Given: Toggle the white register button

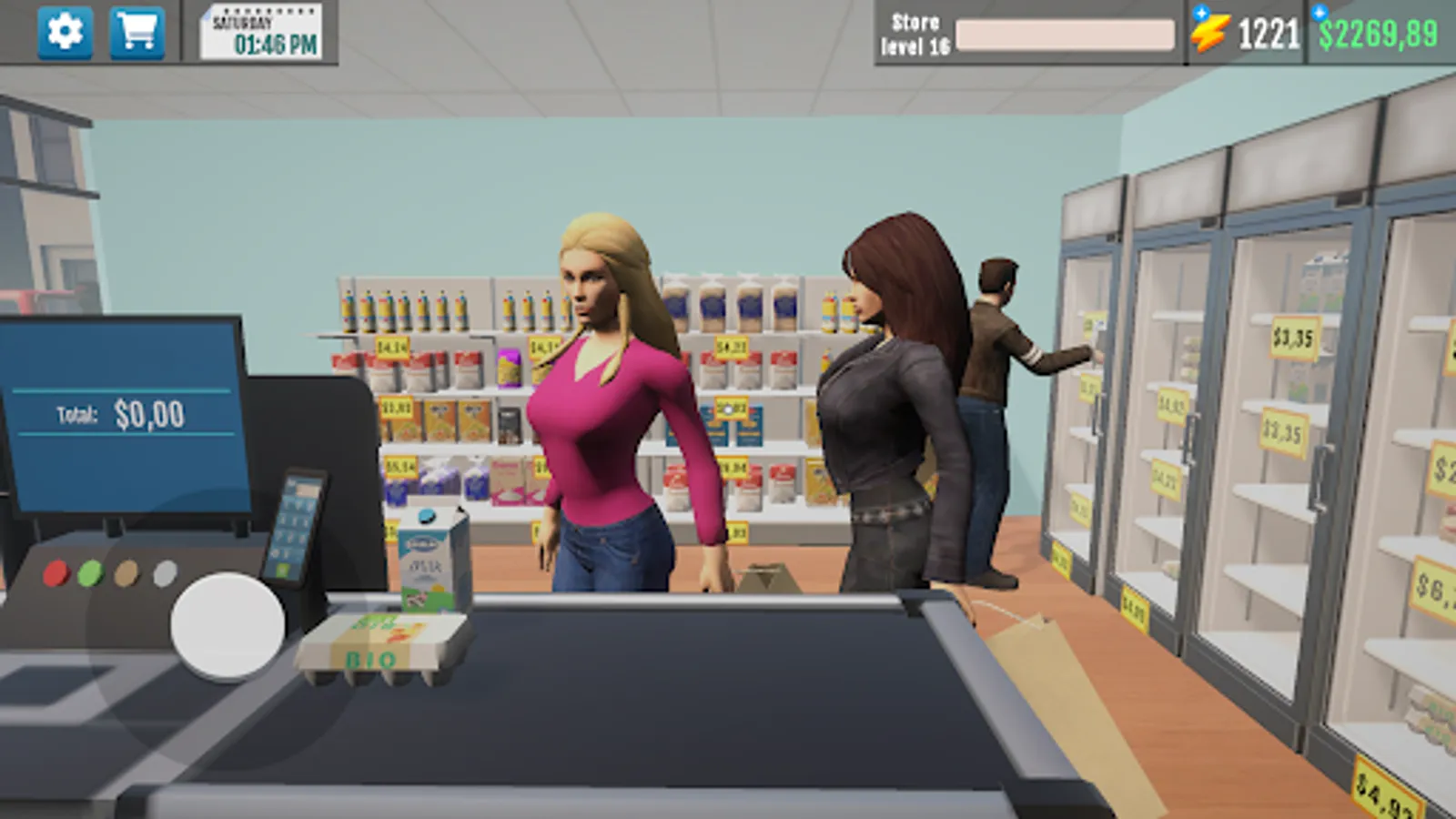Looking at the screenshot, I should pos(166,573).
